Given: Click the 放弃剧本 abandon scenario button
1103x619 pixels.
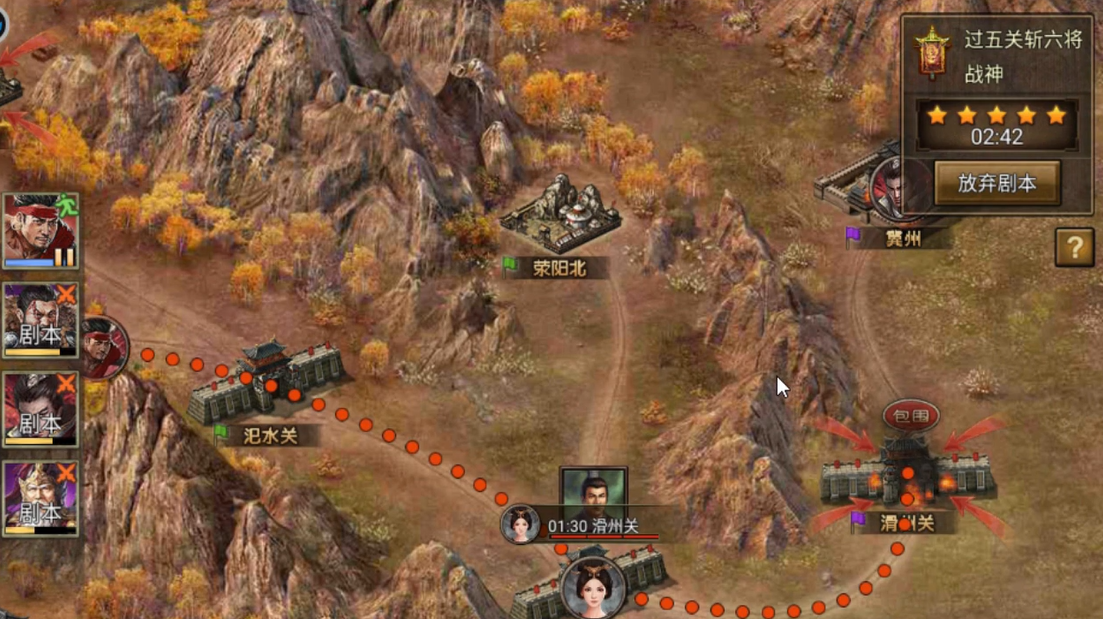Looking at the screenshot, I should tap(996, 184).
